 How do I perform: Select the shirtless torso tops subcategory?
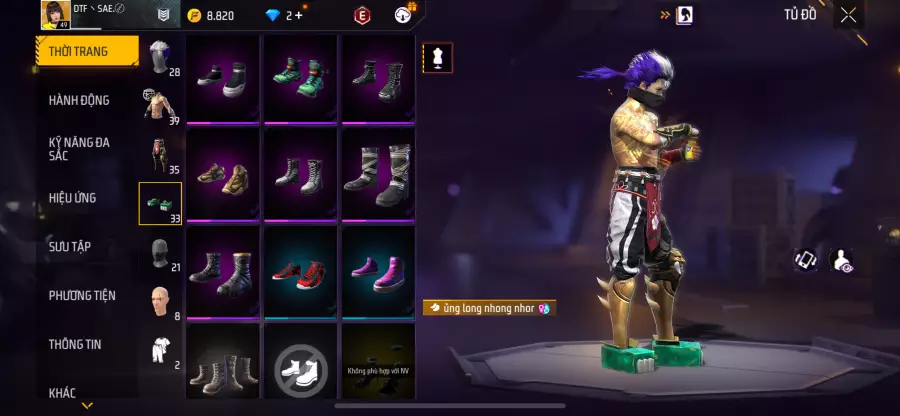159,106
